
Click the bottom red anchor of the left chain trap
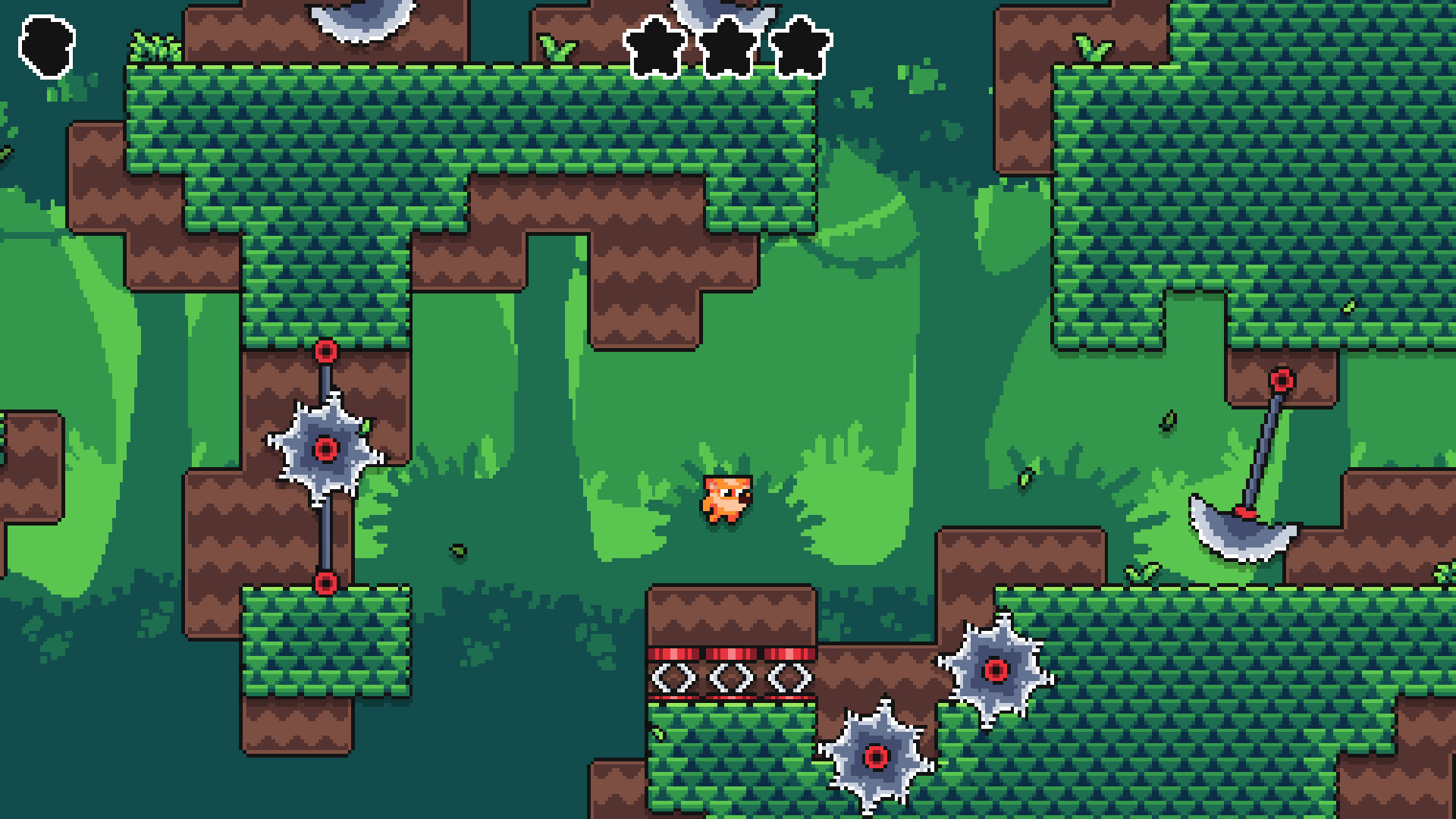tap(326, 585)
